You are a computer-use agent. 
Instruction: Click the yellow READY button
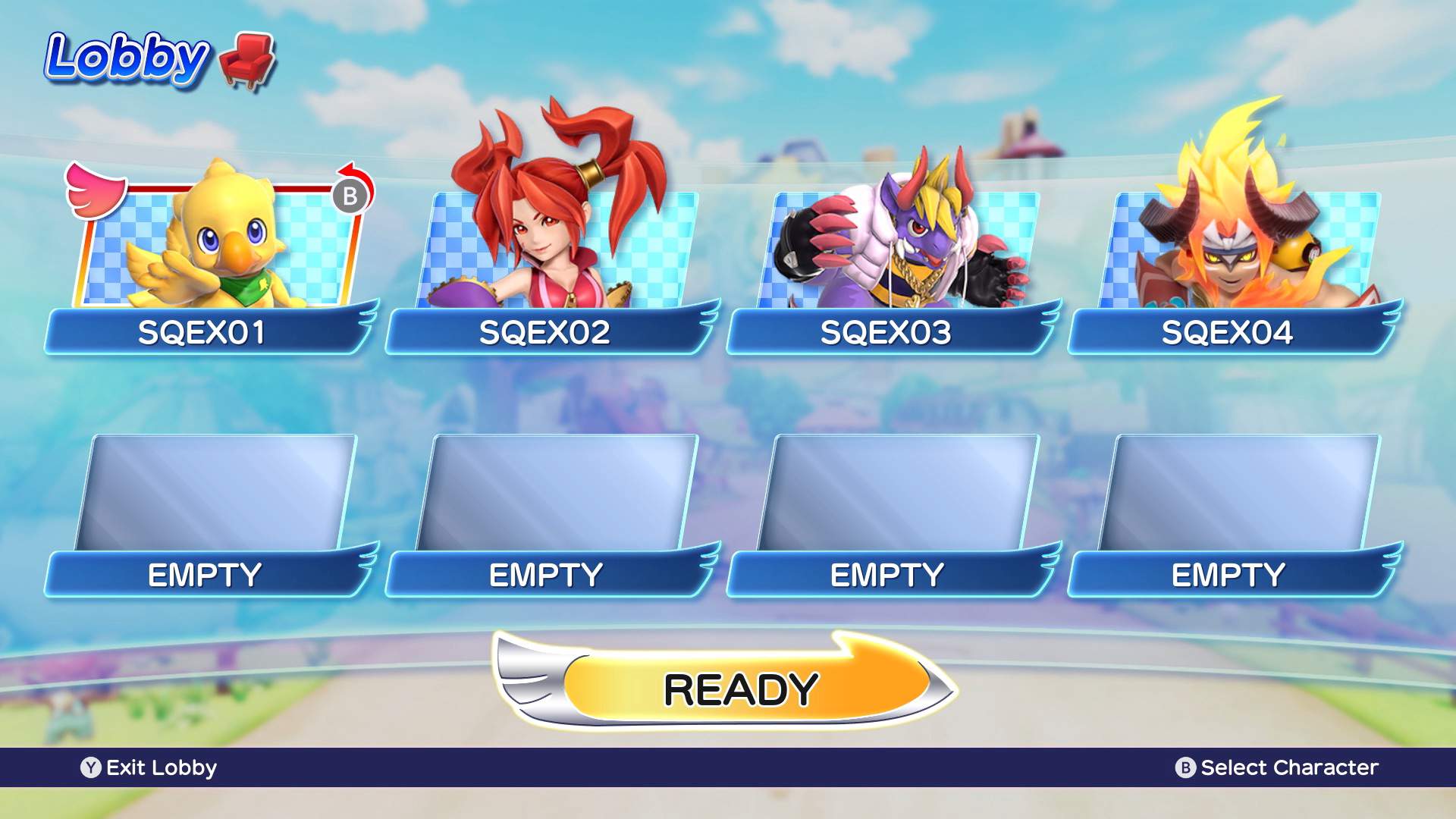[739, 689]
